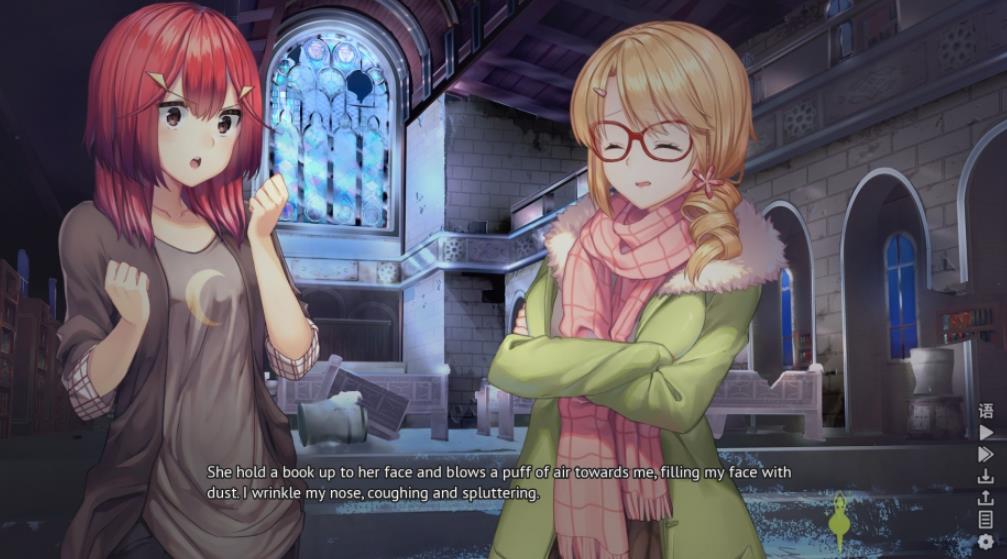Activate the fast-forward skip button
The height and width of the screenshot is (559, 1007).
pyautogui.click(x=986, y=455)
